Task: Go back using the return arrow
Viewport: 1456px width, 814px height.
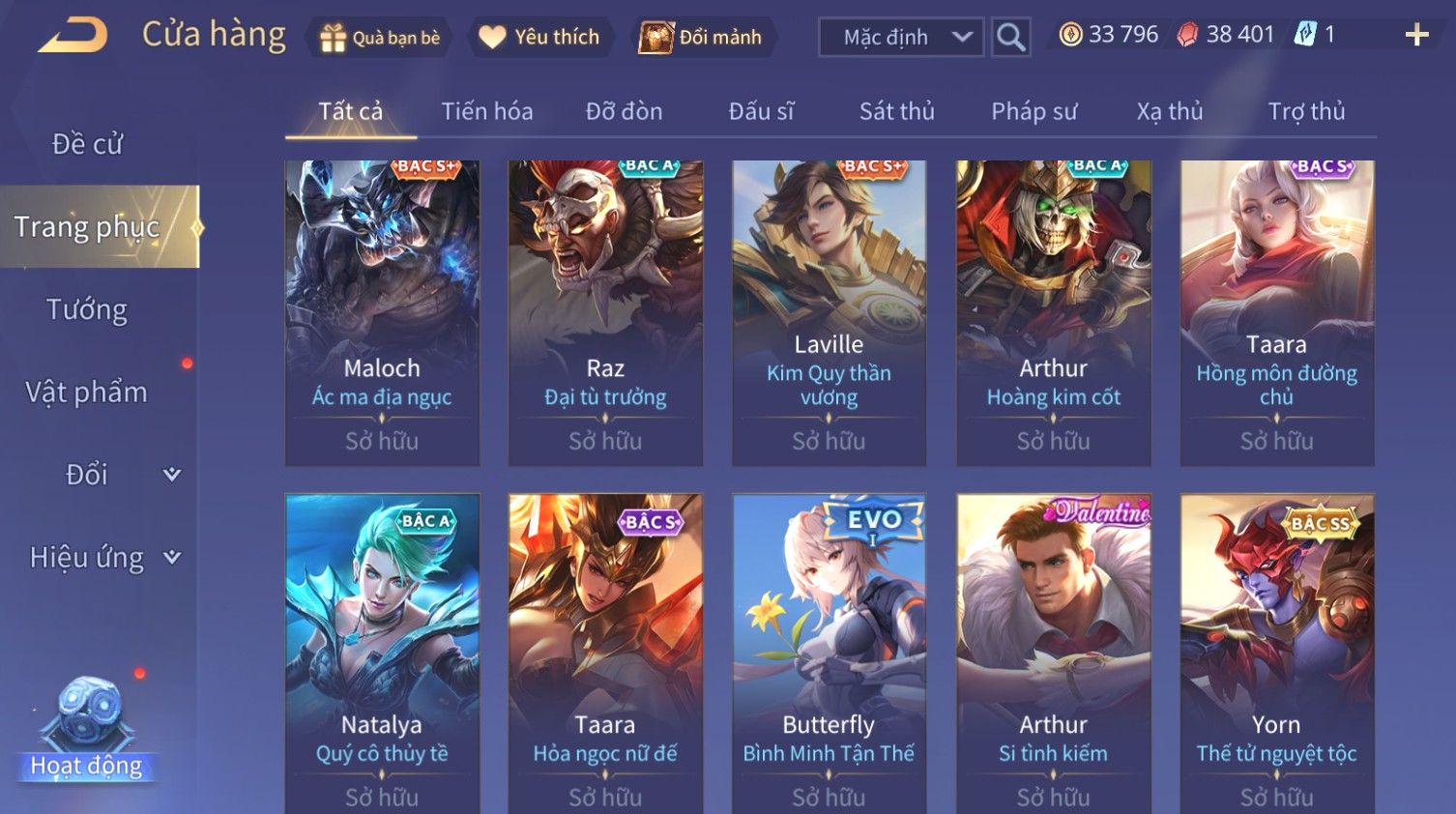Action: coord(73,36)
